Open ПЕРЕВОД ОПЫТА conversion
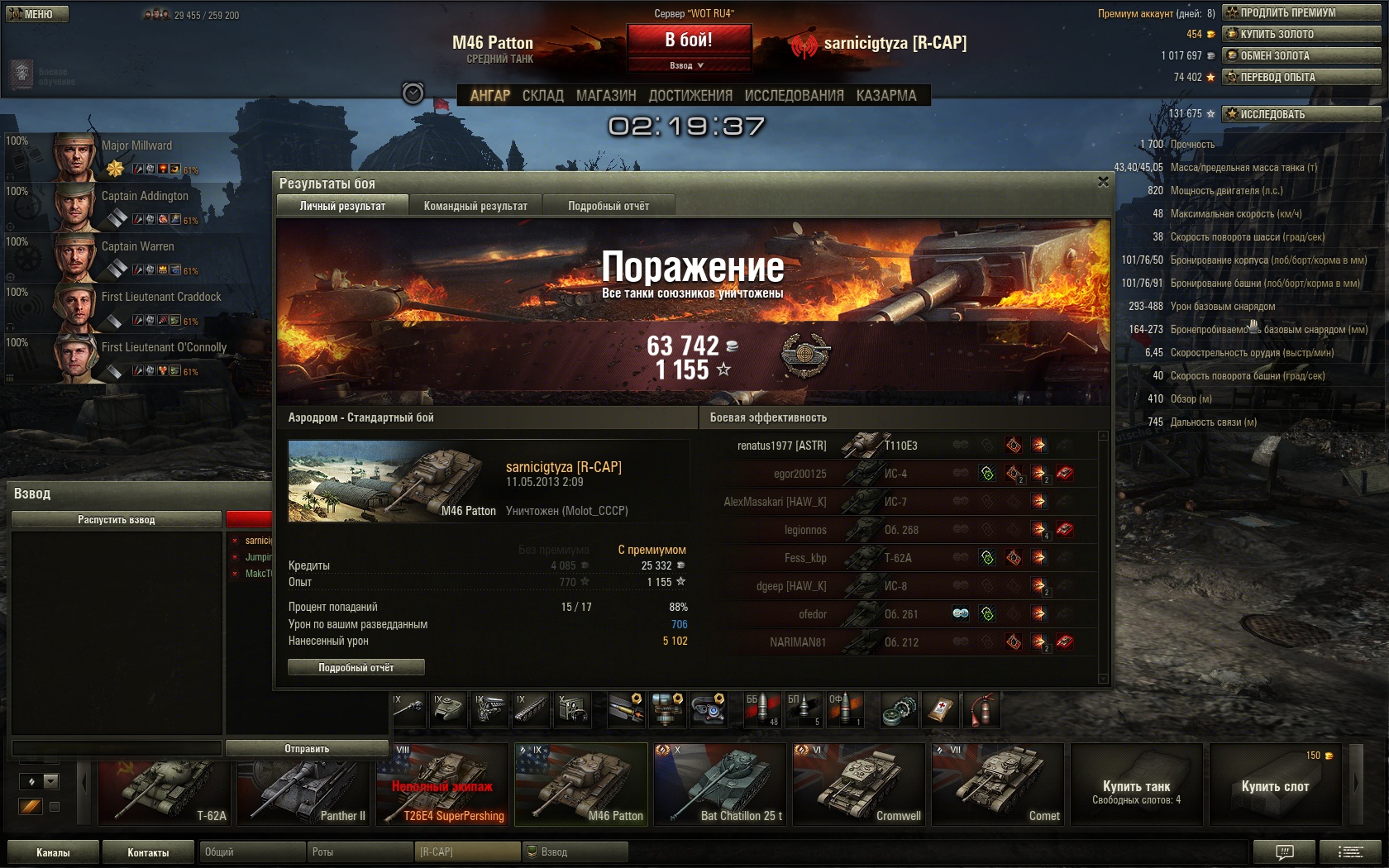 pyautogui.click(x=1301, y=77)
